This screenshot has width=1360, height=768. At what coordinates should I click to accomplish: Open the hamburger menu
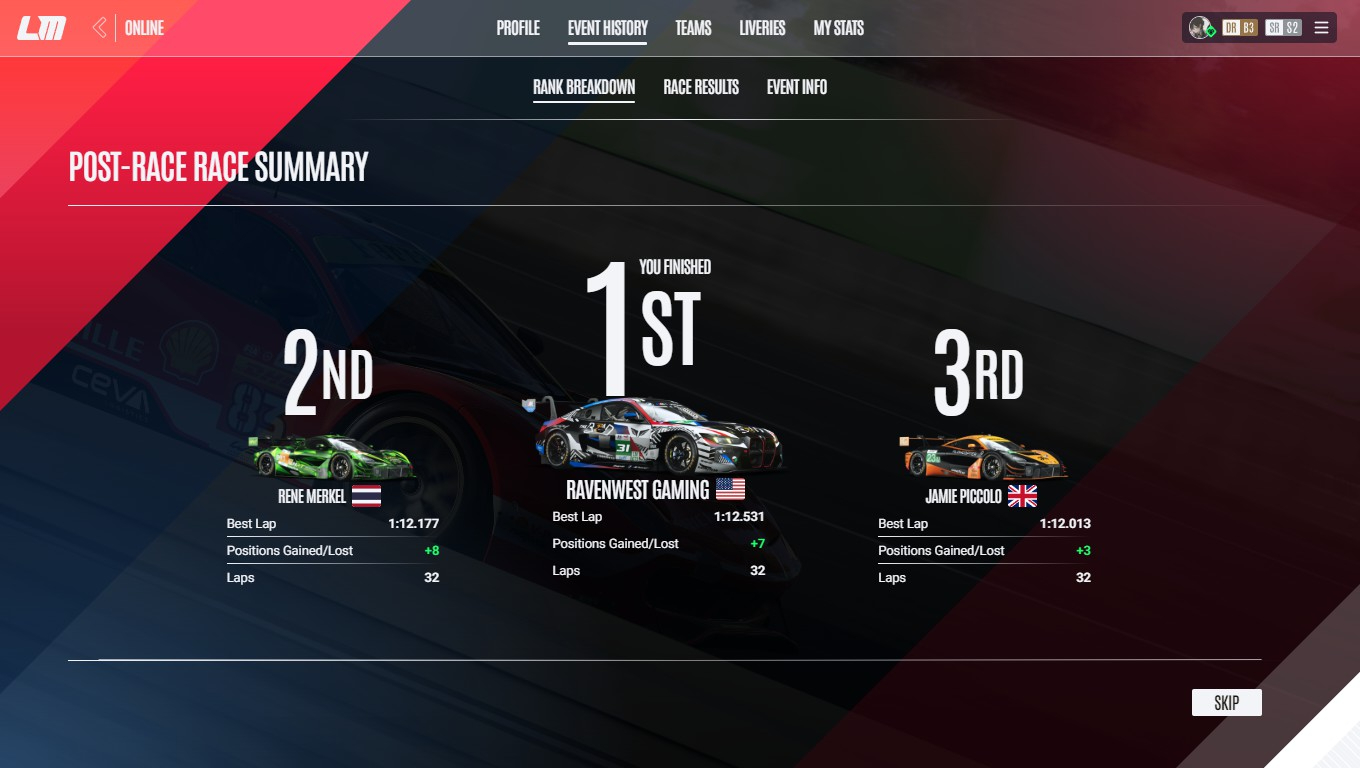click(1321, 28)
